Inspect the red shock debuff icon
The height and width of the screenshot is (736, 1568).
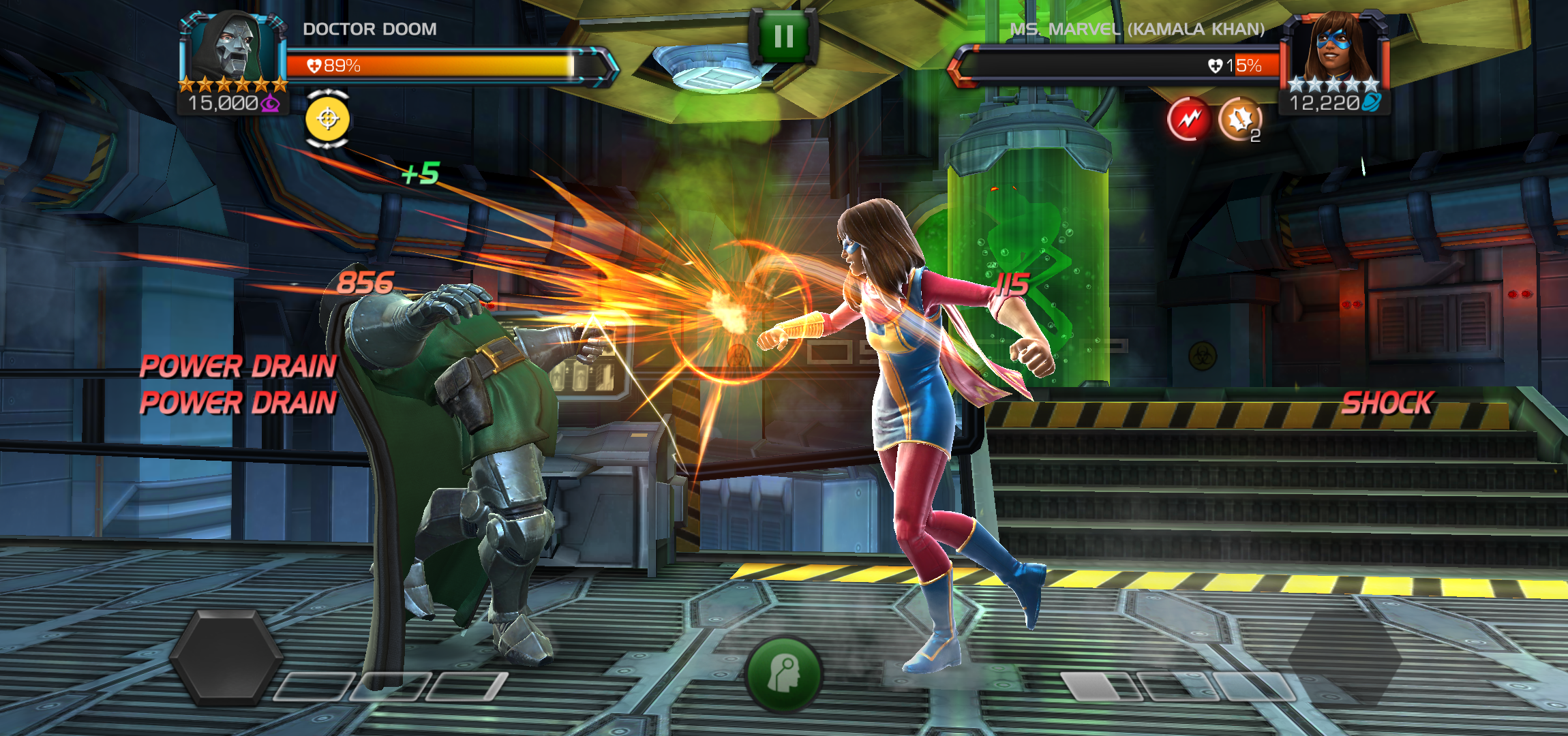point(1189,120)
